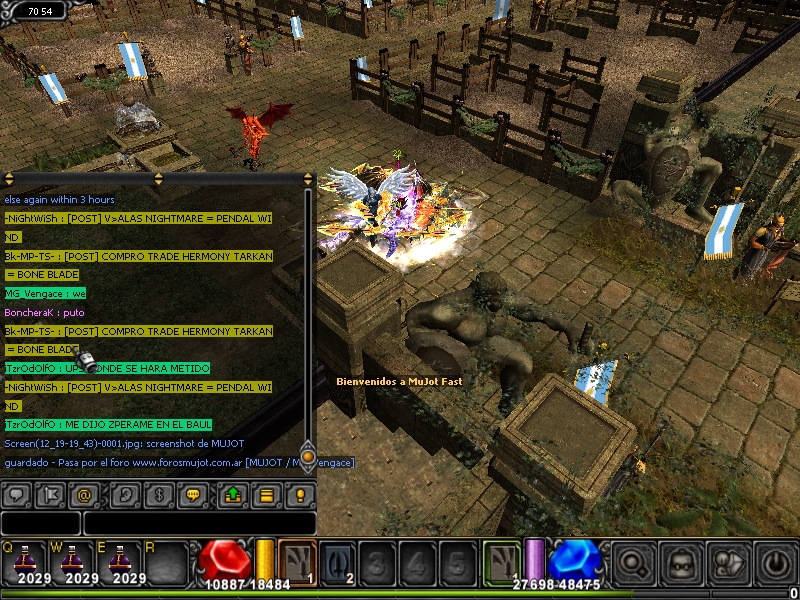This screenshot has height=600, width=800.
Task: Focus the wide chat message input field
Action: click(199, 523)
